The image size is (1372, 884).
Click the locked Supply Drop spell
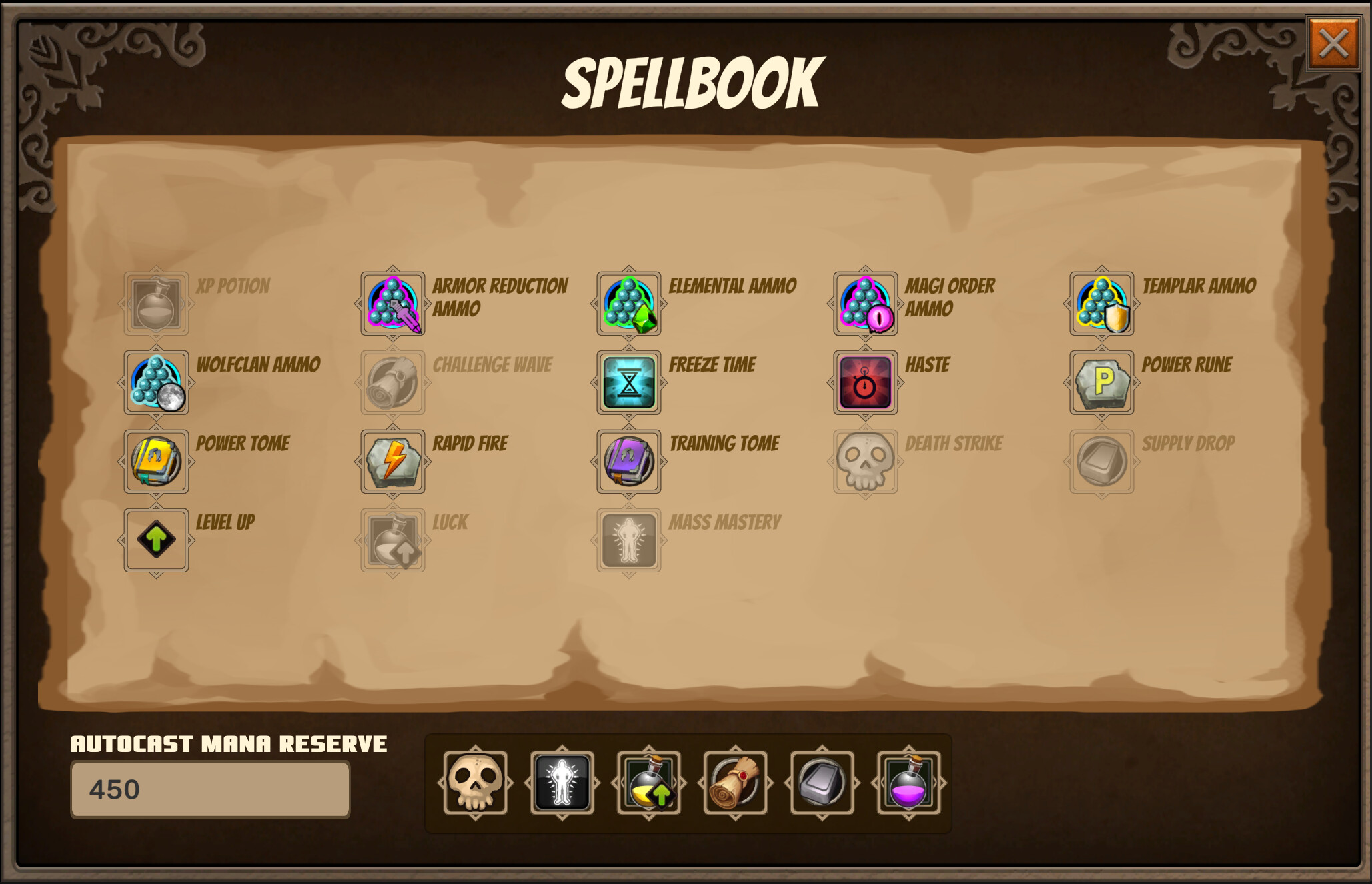pos(1101,462)
